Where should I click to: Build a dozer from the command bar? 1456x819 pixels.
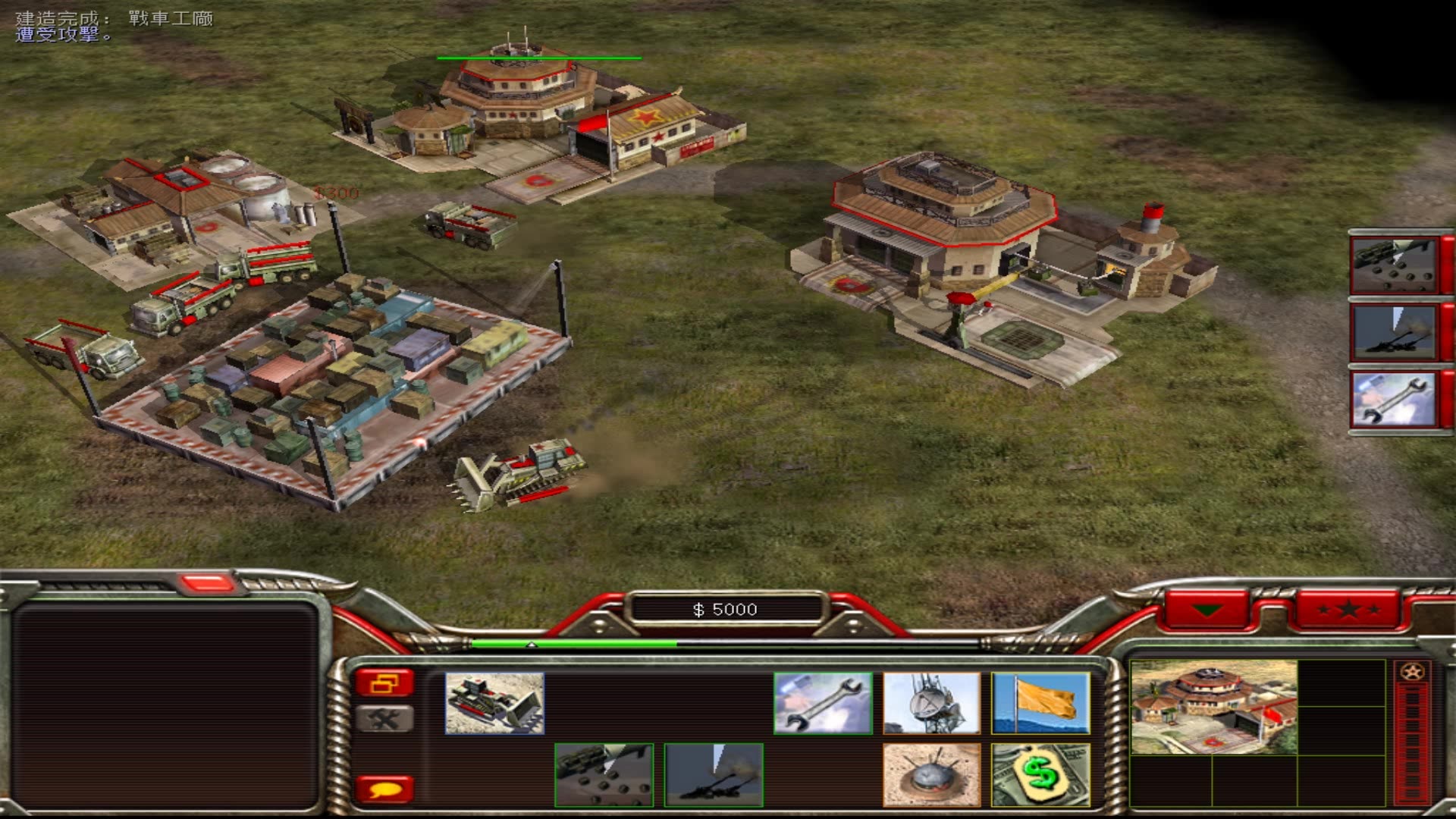click(x=494, y=703)
